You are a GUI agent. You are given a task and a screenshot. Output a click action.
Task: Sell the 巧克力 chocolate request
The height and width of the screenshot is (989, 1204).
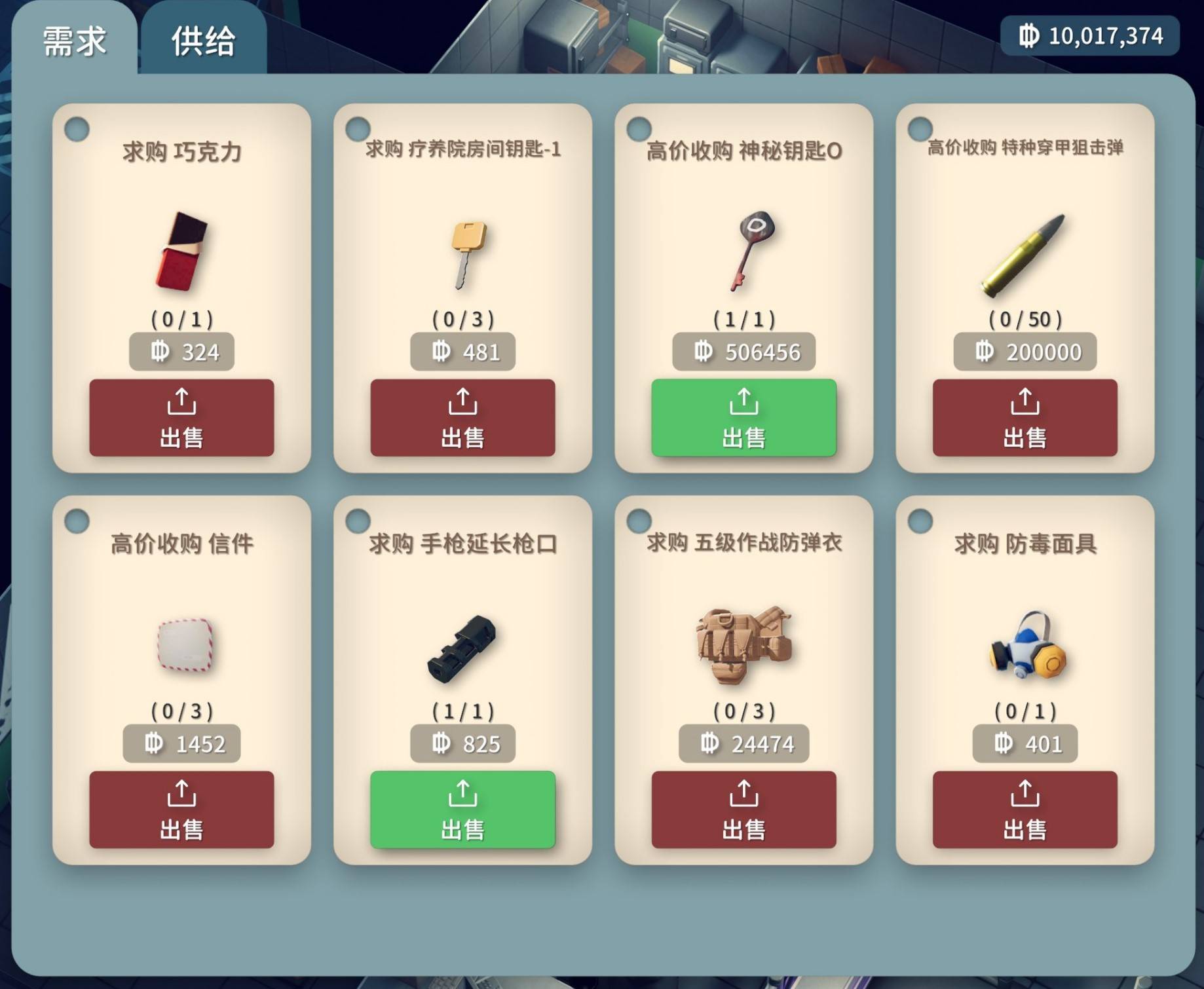181,418
